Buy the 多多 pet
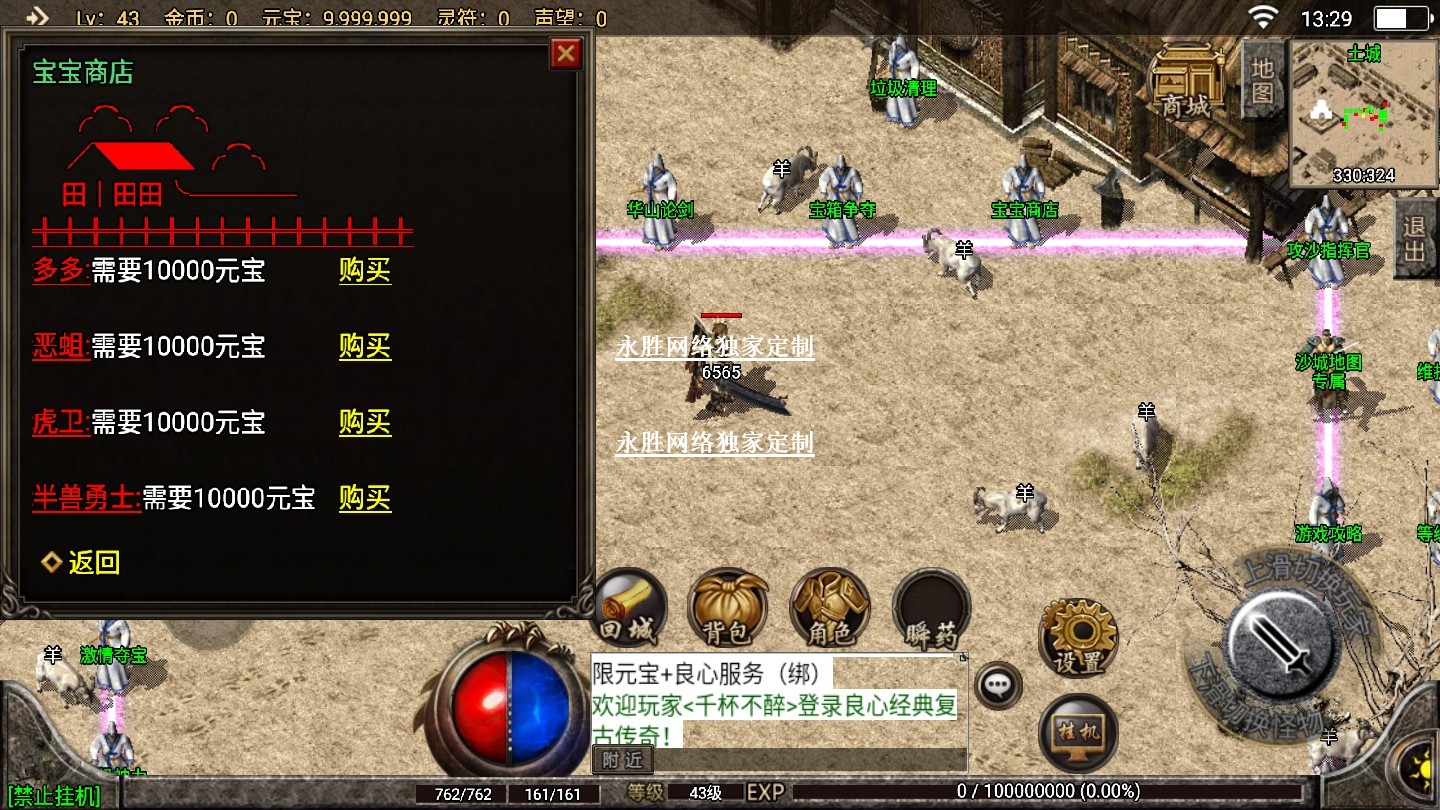Viewport: 1440px width, 810px height. pyautogui.click(x=364, y=271)
